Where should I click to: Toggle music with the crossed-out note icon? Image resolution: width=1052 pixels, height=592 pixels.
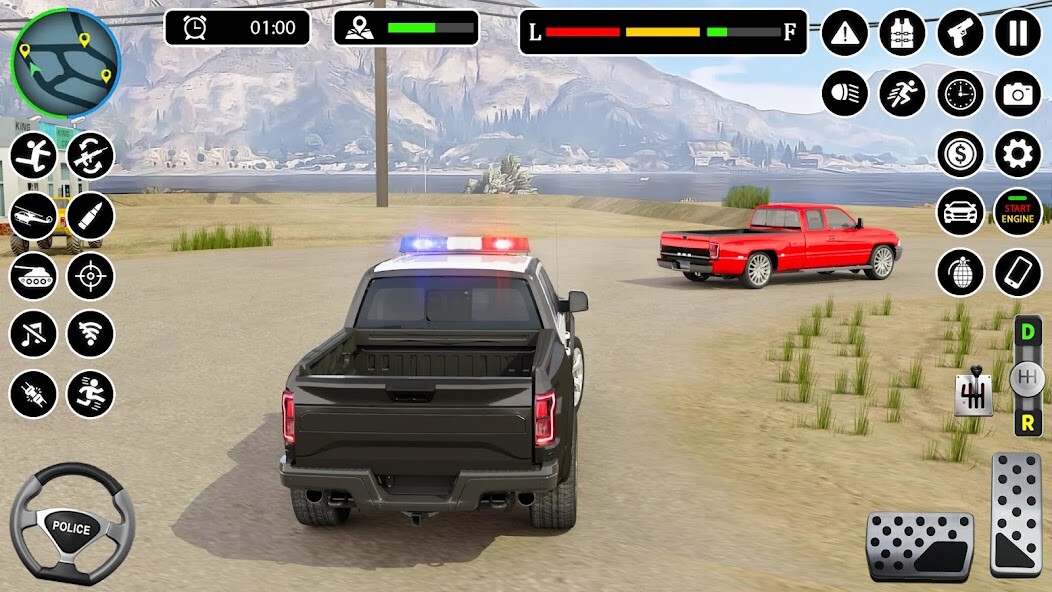tap(33, 334)
